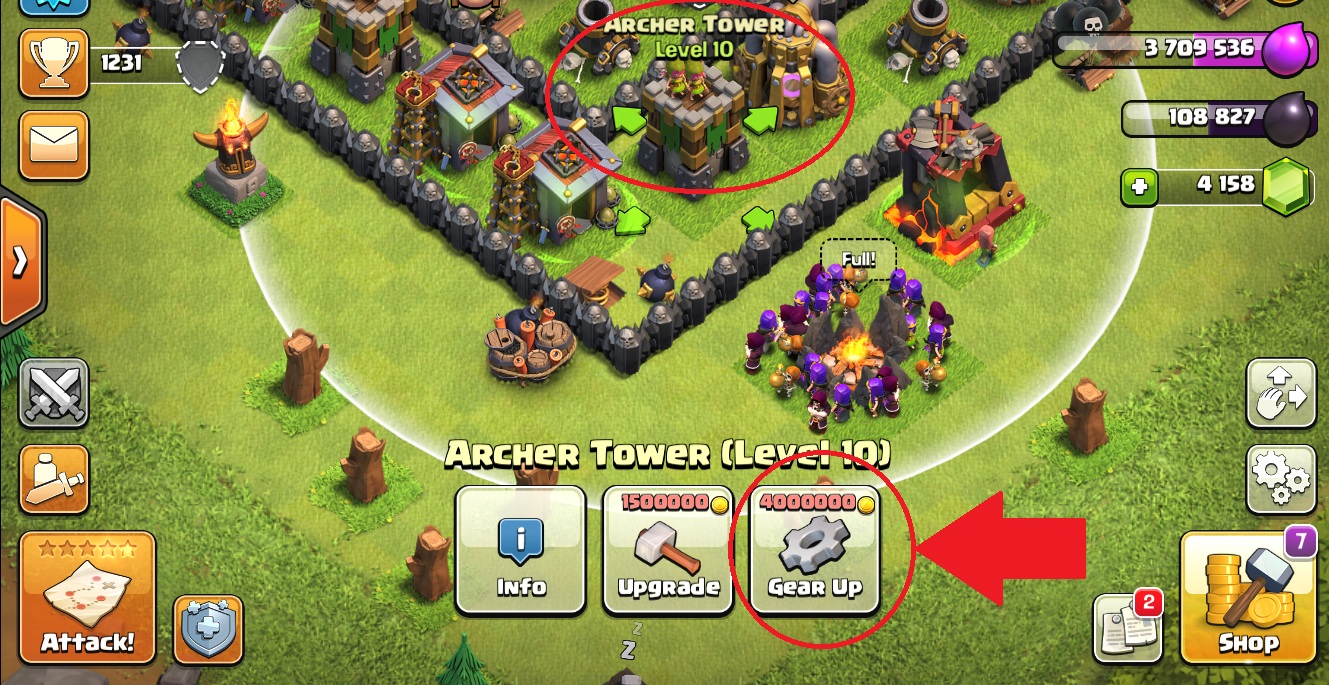
Task: Buy more gems with the plus button
Action: pyautogui.click(x=1138, y=187)
